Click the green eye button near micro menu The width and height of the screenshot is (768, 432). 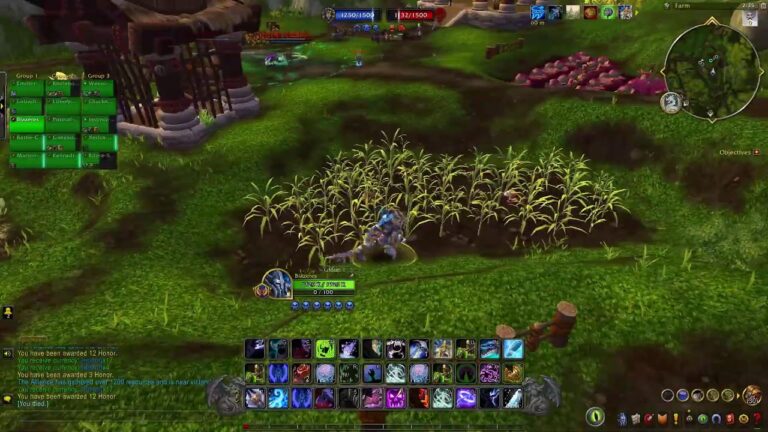(x=596, y=416)
